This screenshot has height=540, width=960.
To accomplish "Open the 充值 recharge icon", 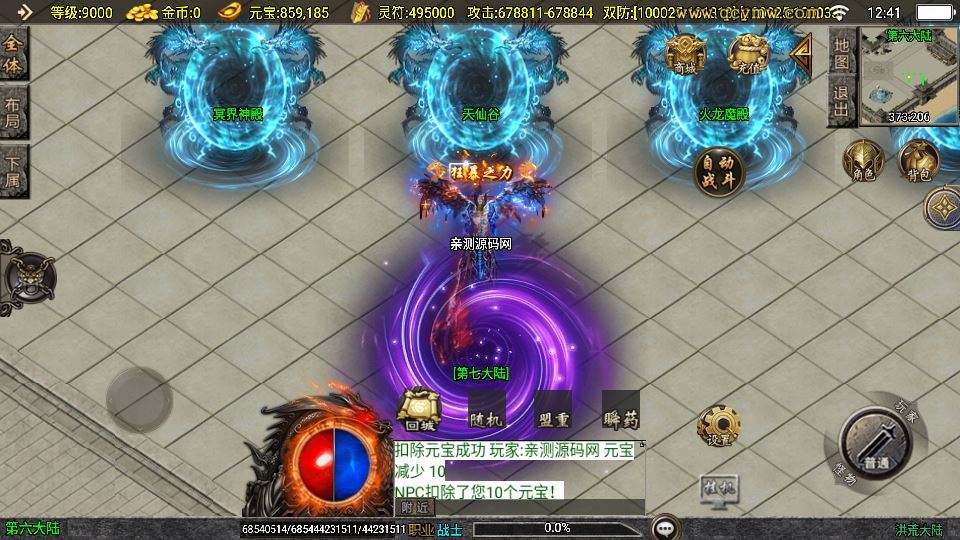I will (746, 54).
